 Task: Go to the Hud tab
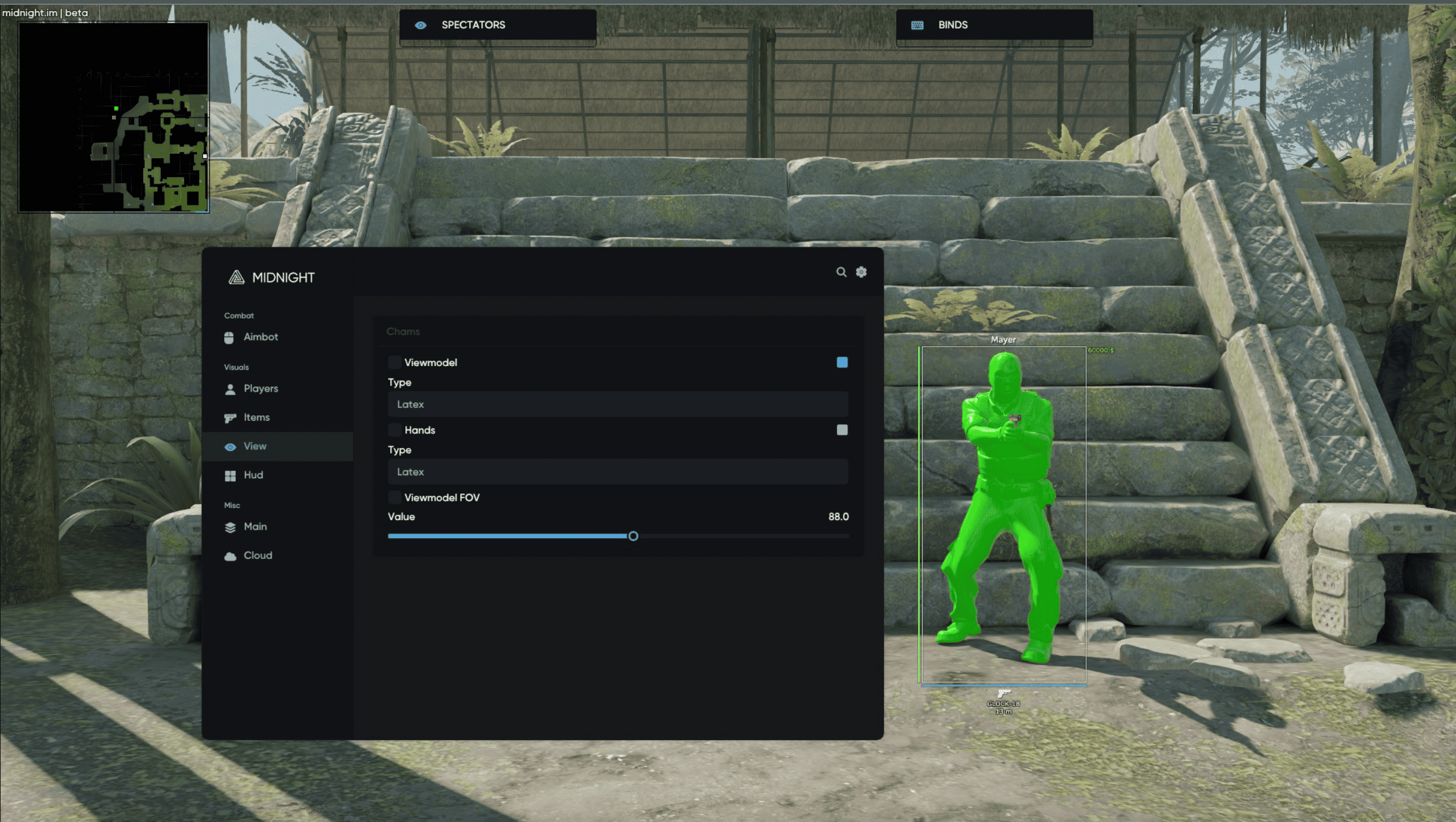click(253, 475)
